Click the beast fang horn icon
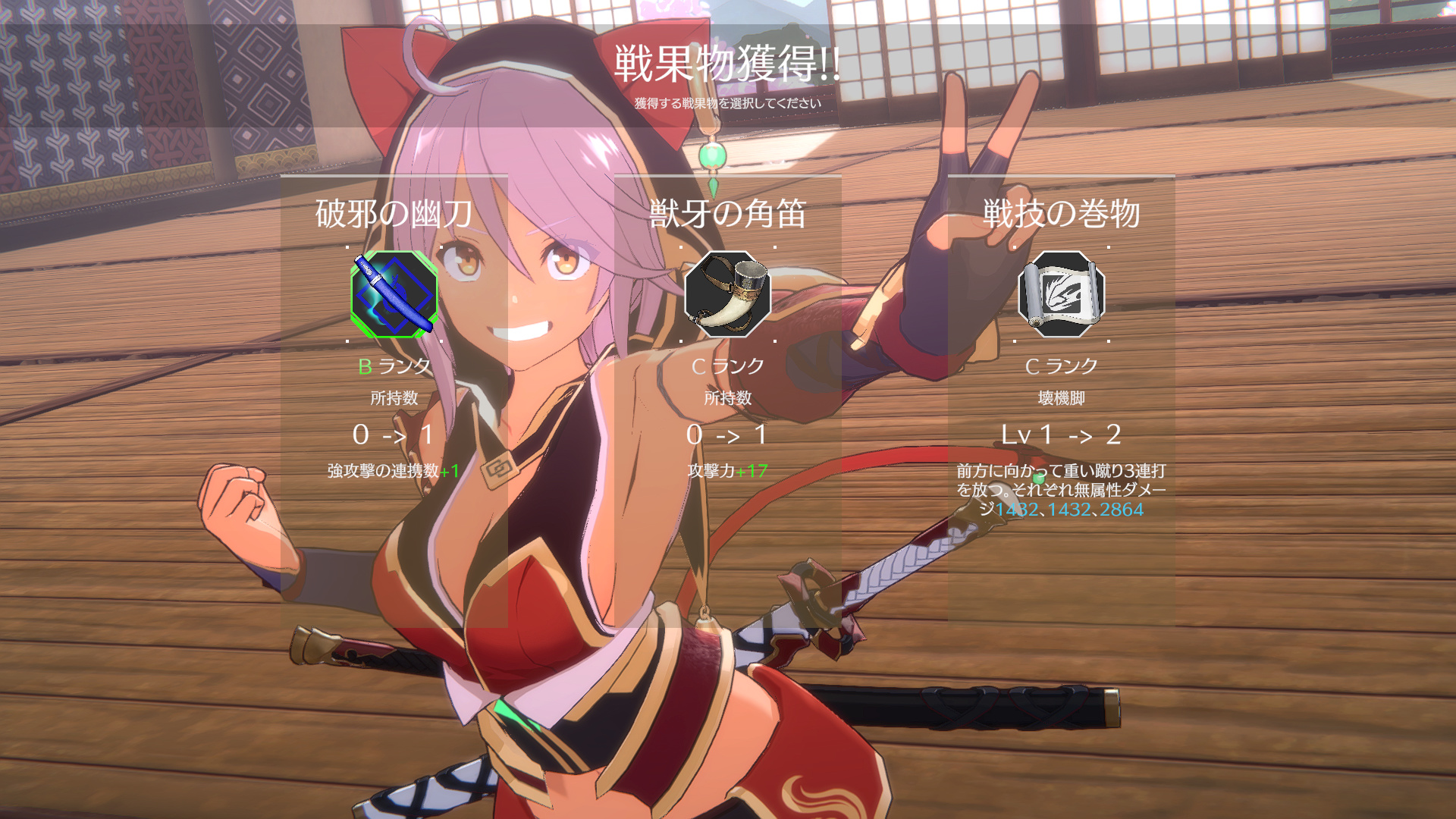 point(727,294)
